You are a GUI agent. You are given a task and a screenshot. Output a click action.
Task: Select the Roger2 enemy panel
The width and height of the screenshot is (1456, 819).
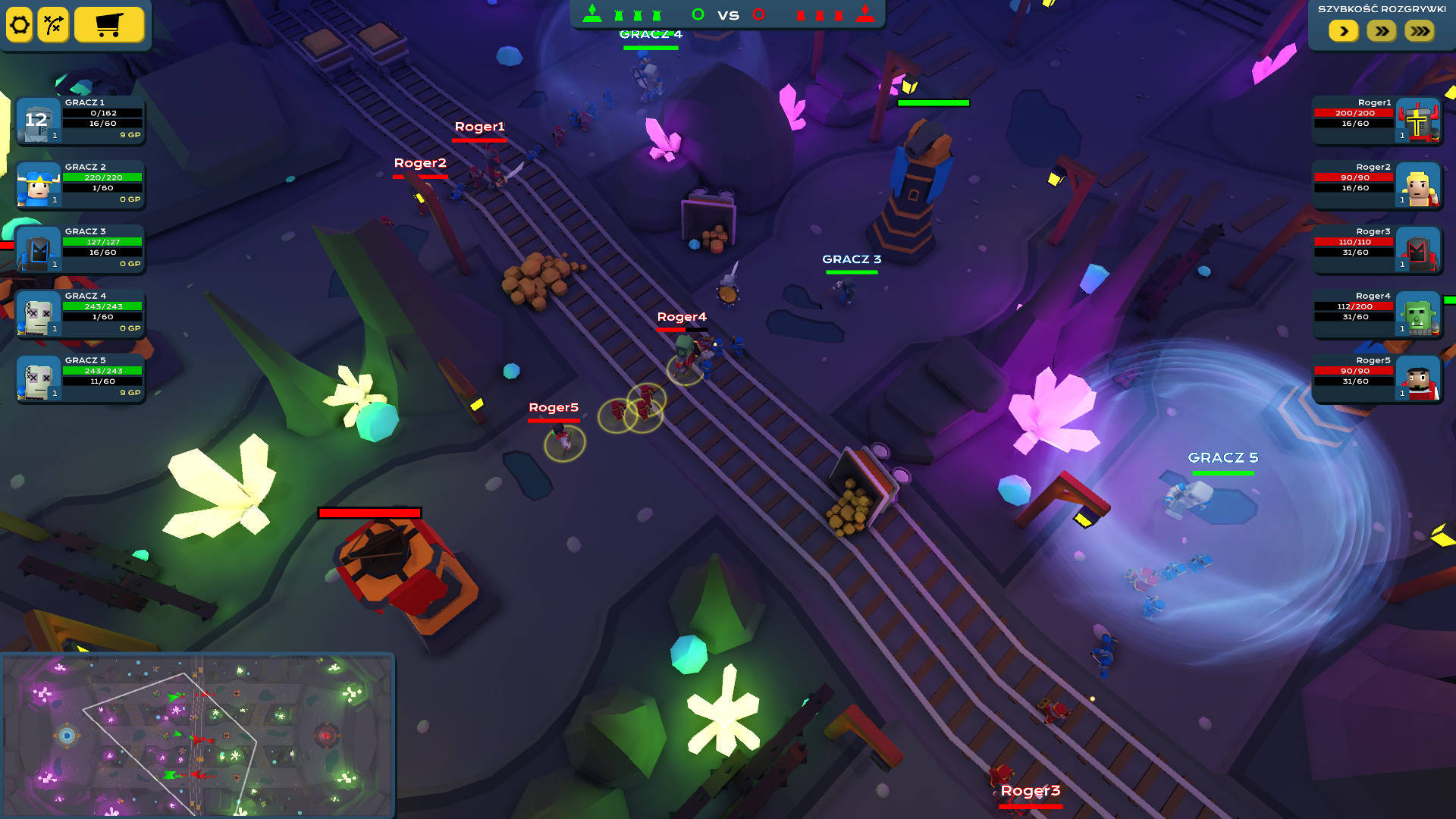click(x=1376, y=184)
